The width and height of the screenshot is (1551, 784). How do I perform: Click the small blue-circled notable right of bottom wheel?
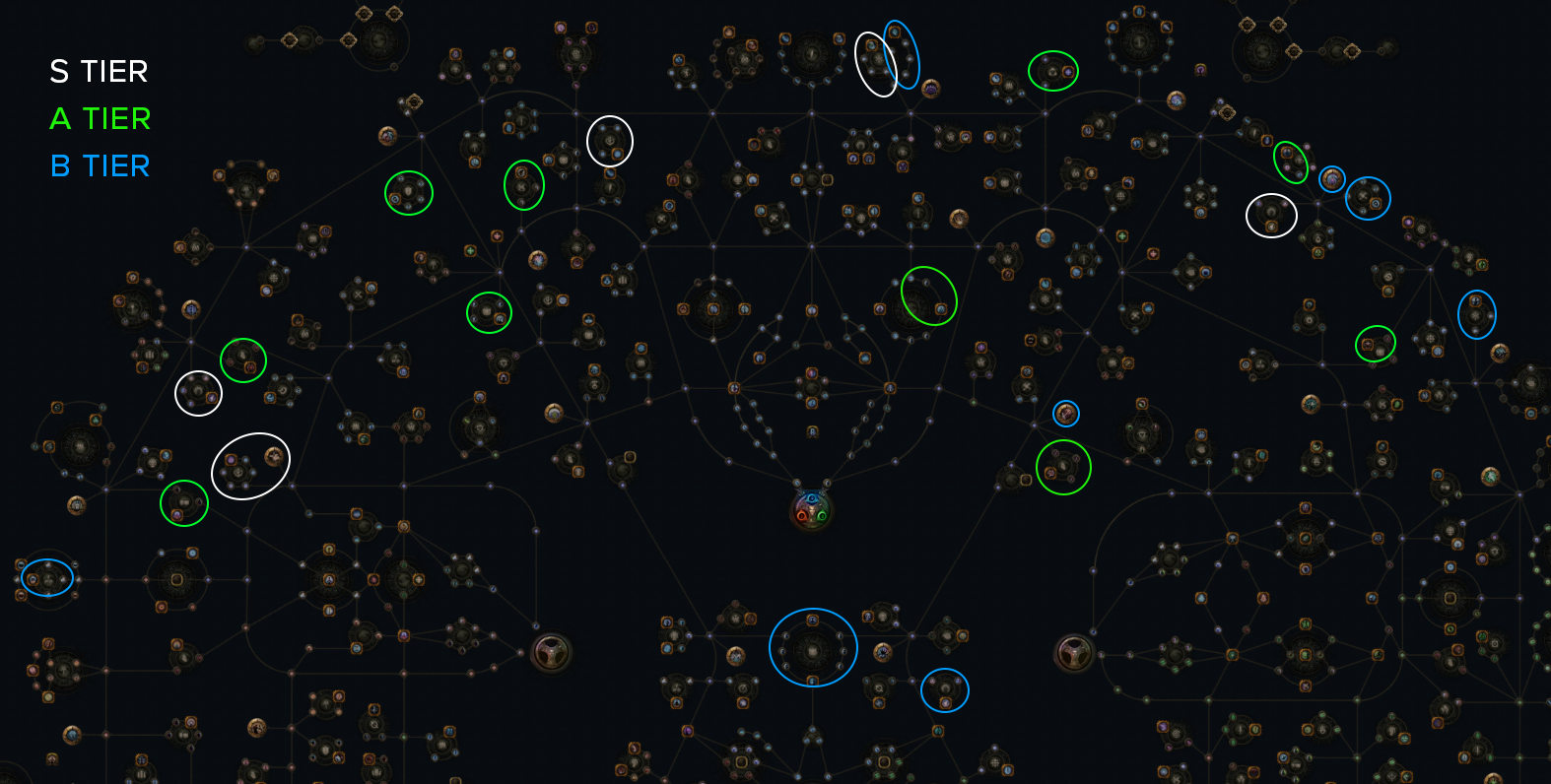click(x=946, y=690)
